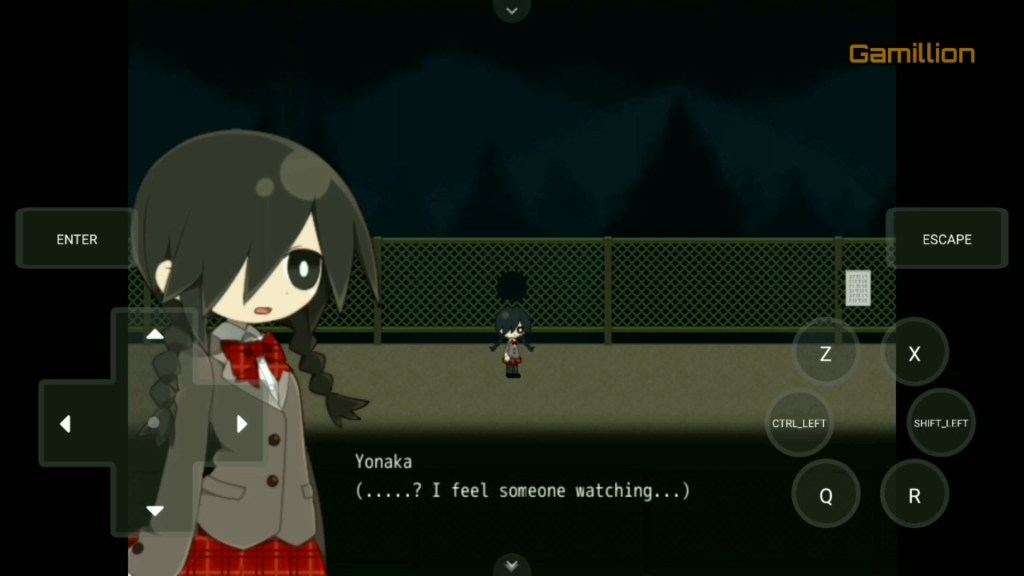Click the d-pad down arrow
The image size is (1024, 576).
[155, 511]
